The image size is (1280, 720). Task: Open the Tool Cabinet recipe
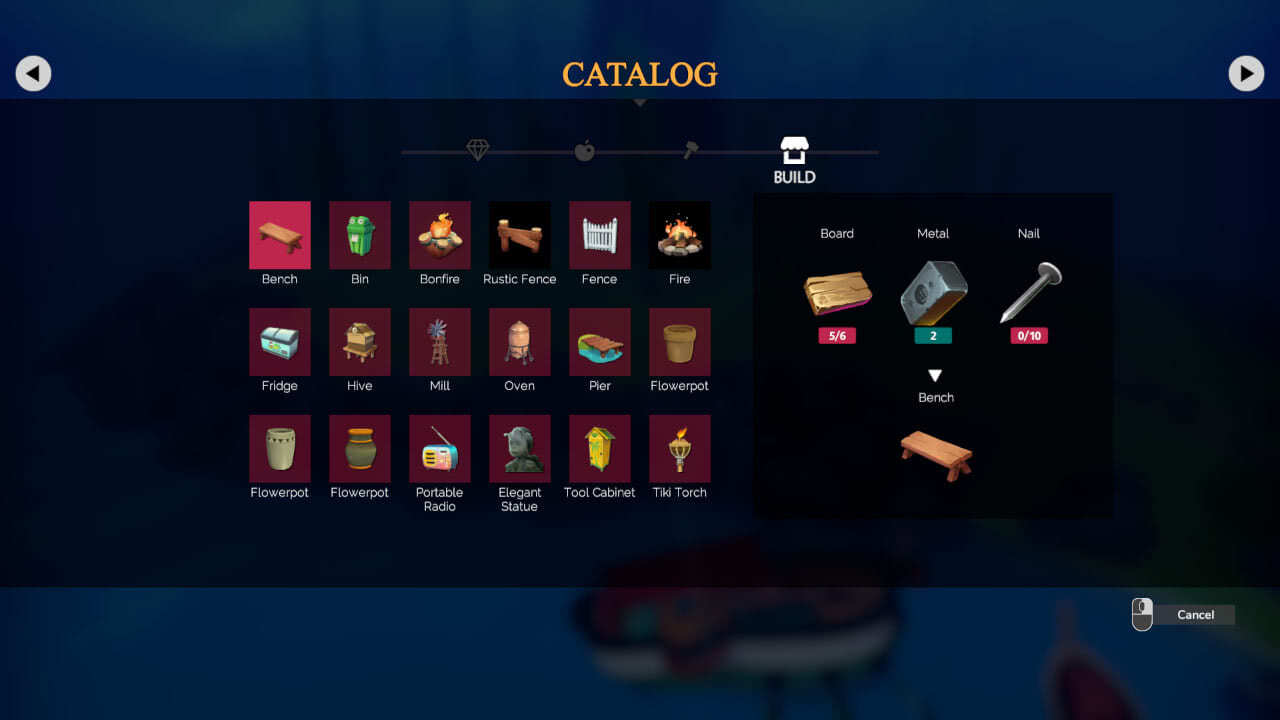coord(600,449)
